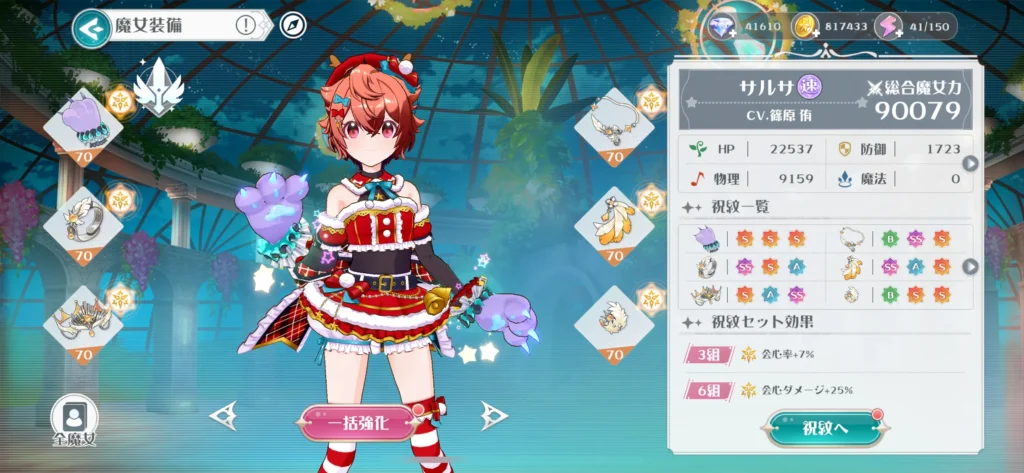
Task: Expand the stats panel with the arrow
Action: coord(968,164)
